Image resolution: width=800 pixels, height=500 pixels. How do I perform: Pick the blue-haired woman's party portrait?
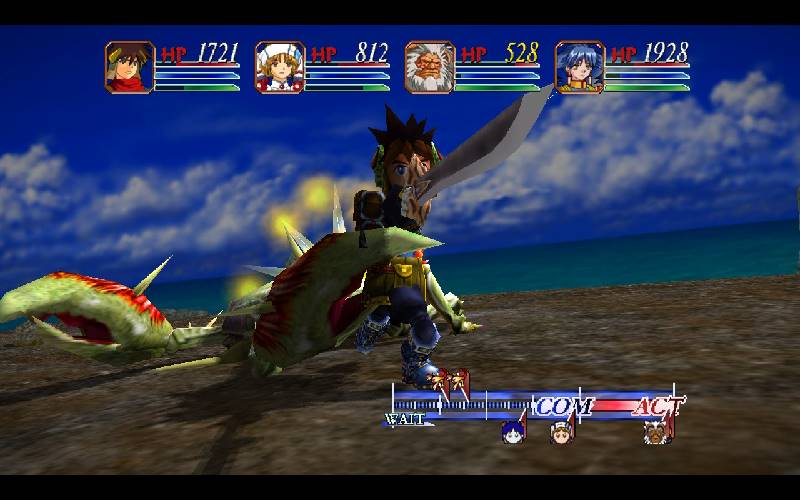(579, 67)
